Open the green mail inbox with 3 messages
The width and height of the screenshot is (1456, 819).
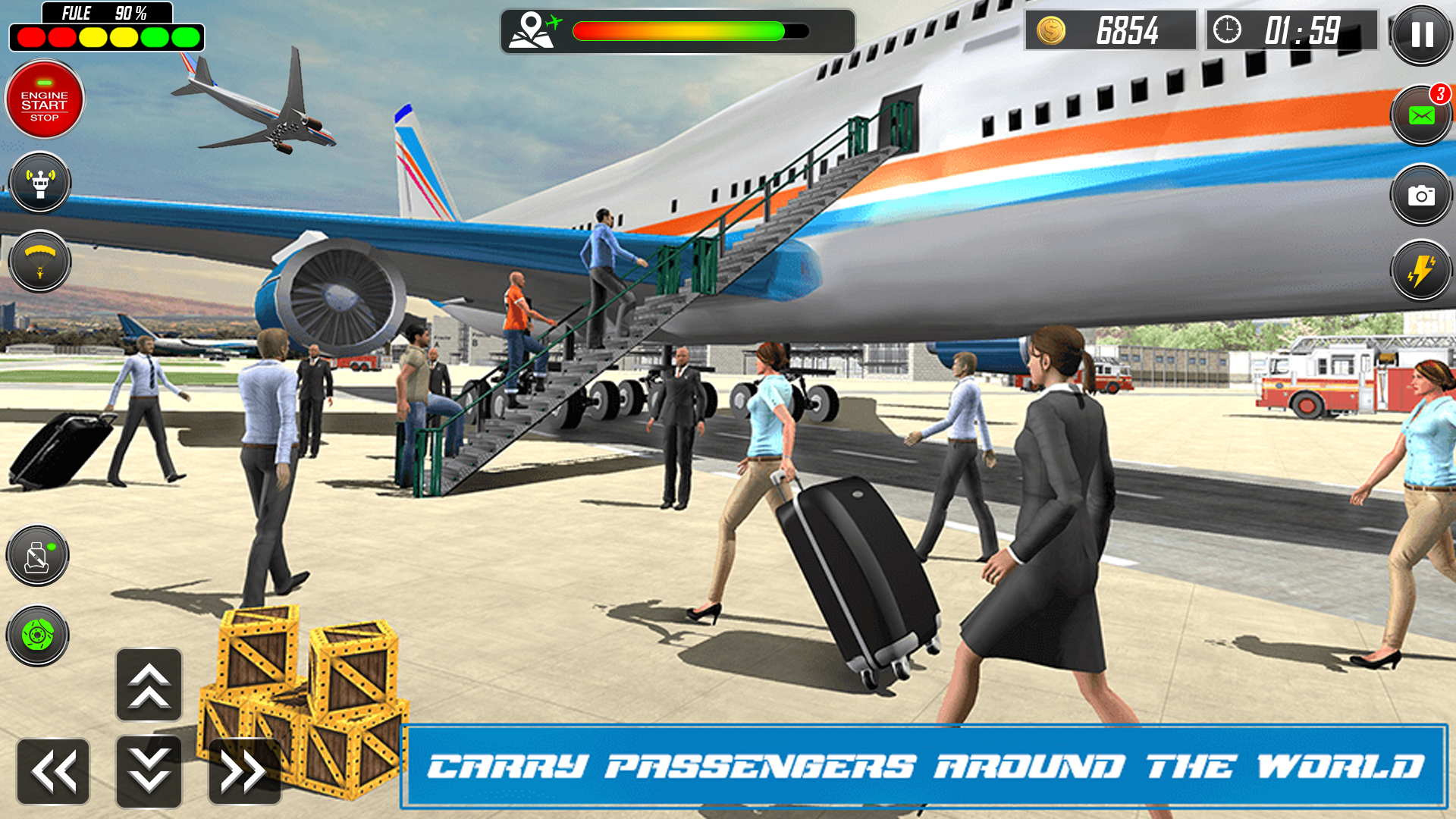click(1421, 115)
